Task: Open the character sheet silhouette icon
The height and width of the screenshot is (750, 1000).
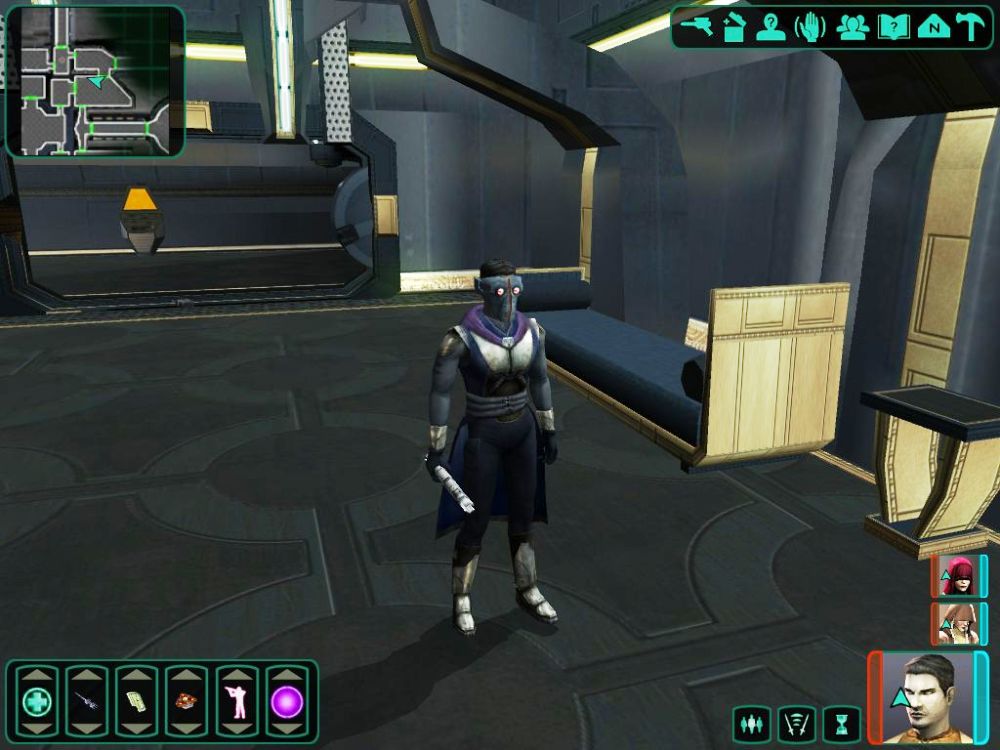Action: (771, 27)
